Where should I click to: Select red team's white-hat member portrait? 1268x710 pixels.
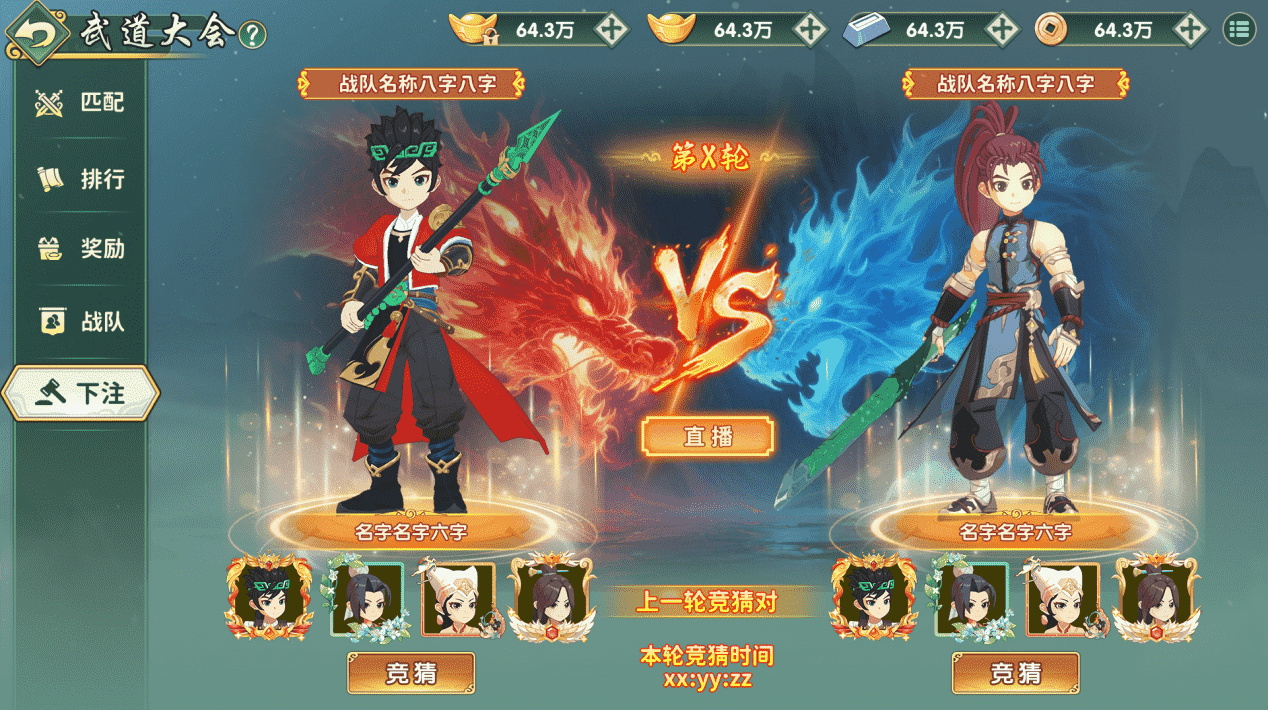click(x=458, y=599)
